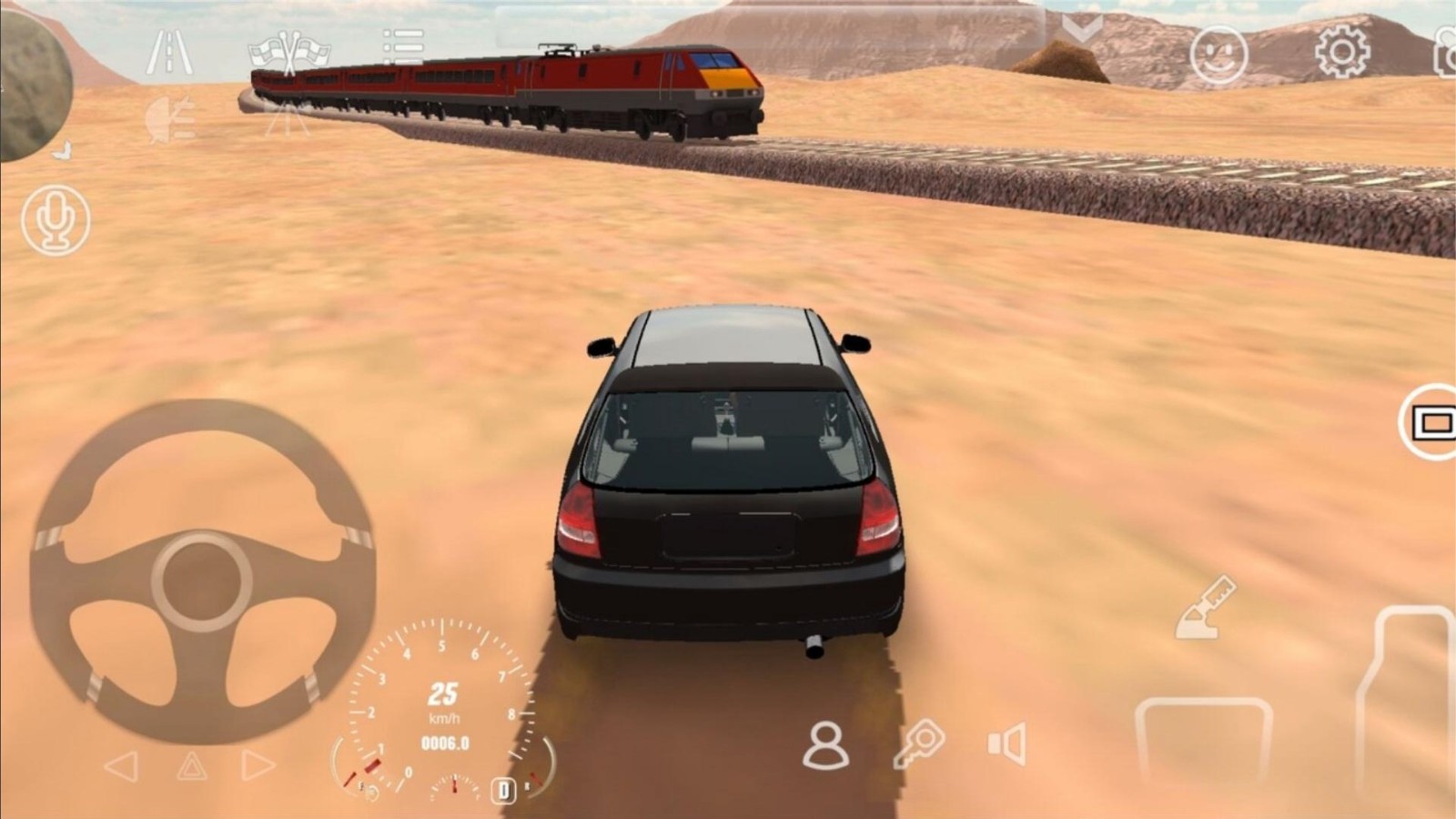Tap the D gear selector
This screenshot has width=1456, height=819.
point(503,789)
